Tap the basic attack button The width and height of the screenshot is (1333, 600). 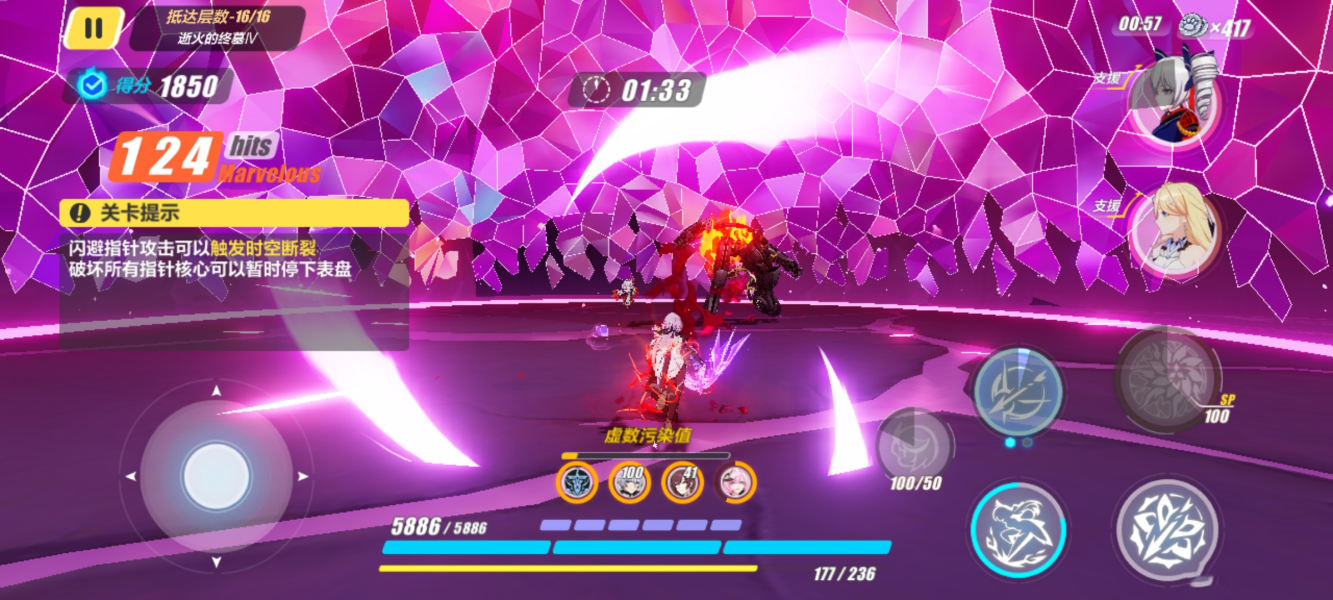pos(1166,527)
